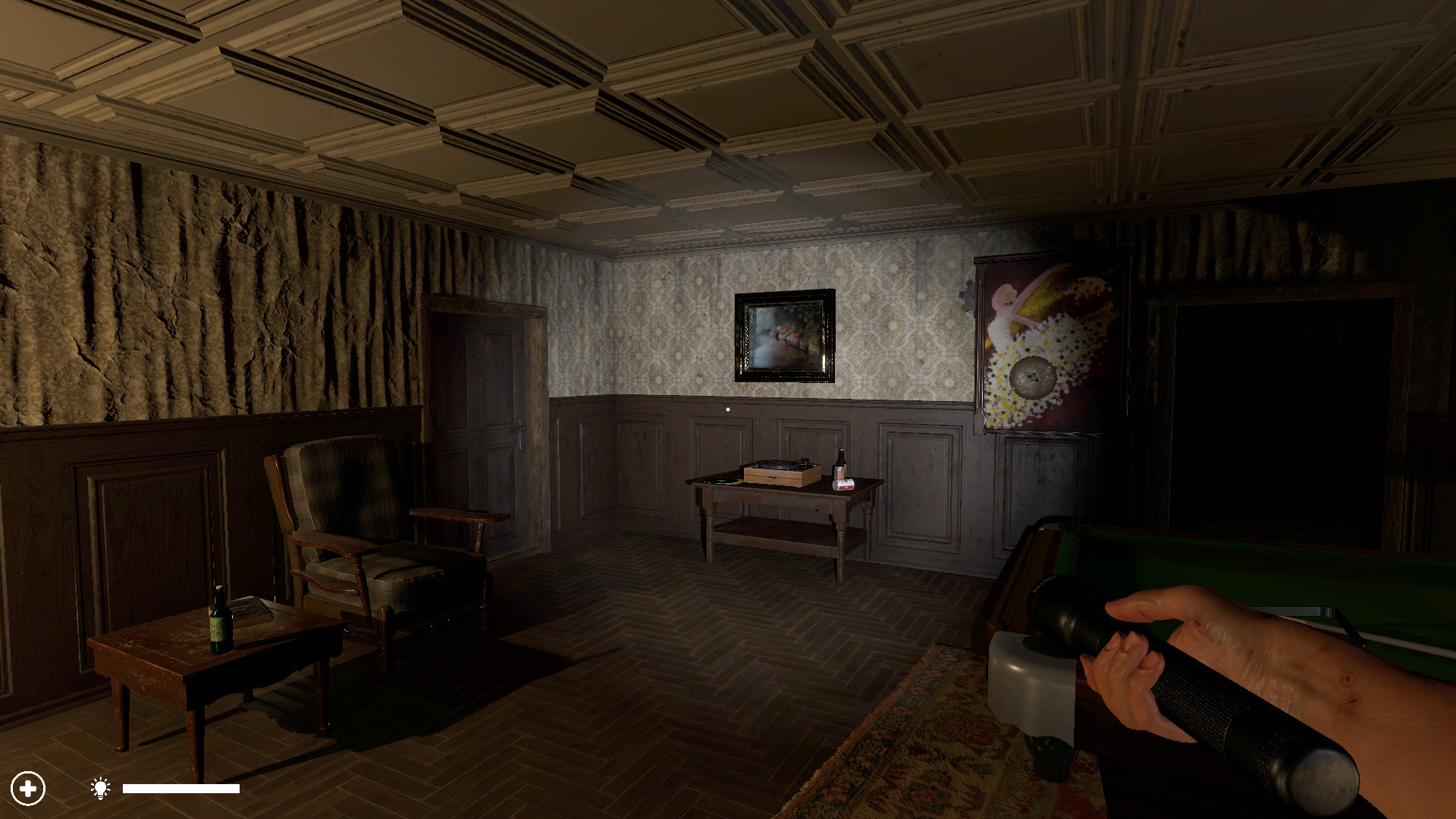
Task: Pick up the beer bottle near the record player
Action: tap(840, 458)
